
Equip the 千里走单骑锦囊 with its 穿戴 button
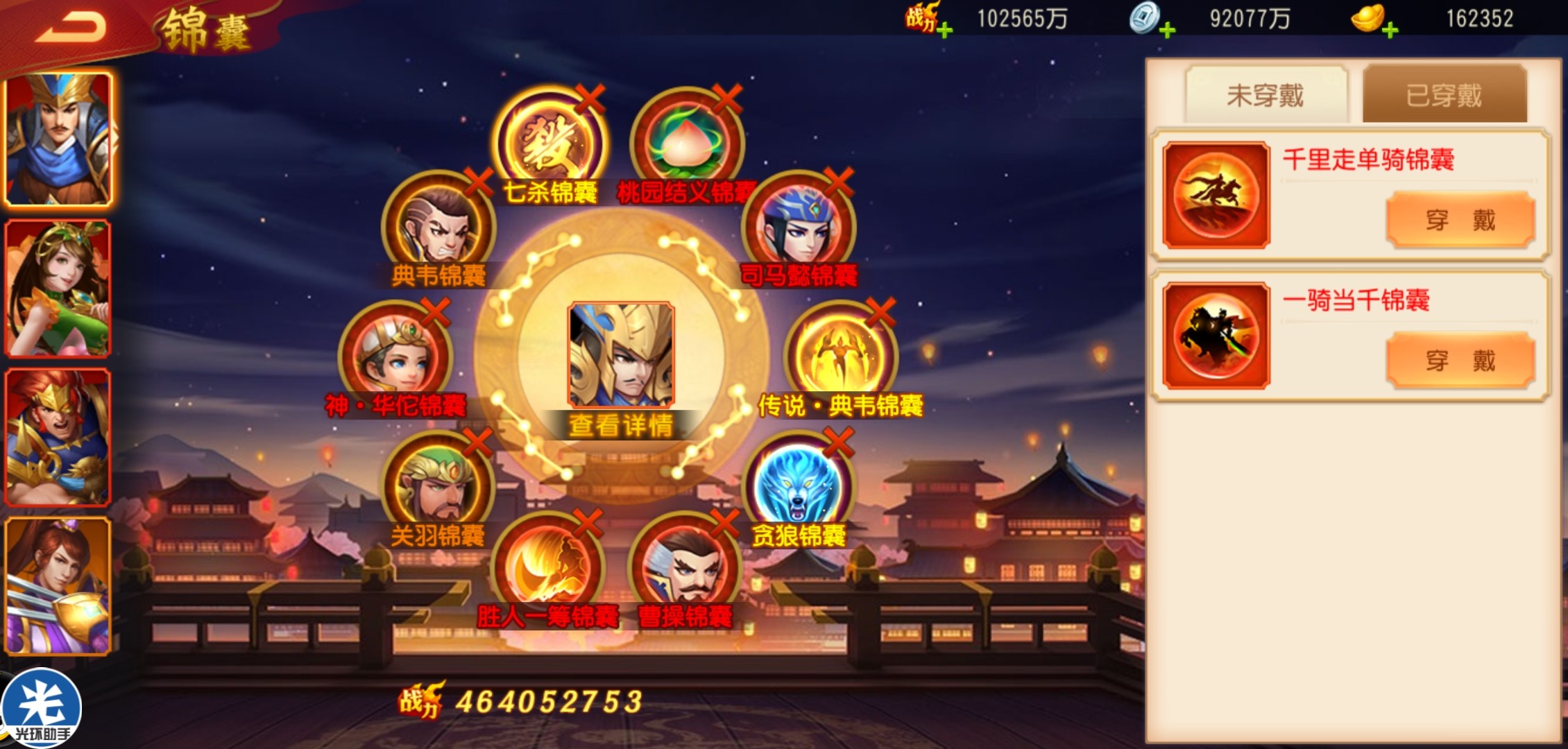[x=1460, y=220]
